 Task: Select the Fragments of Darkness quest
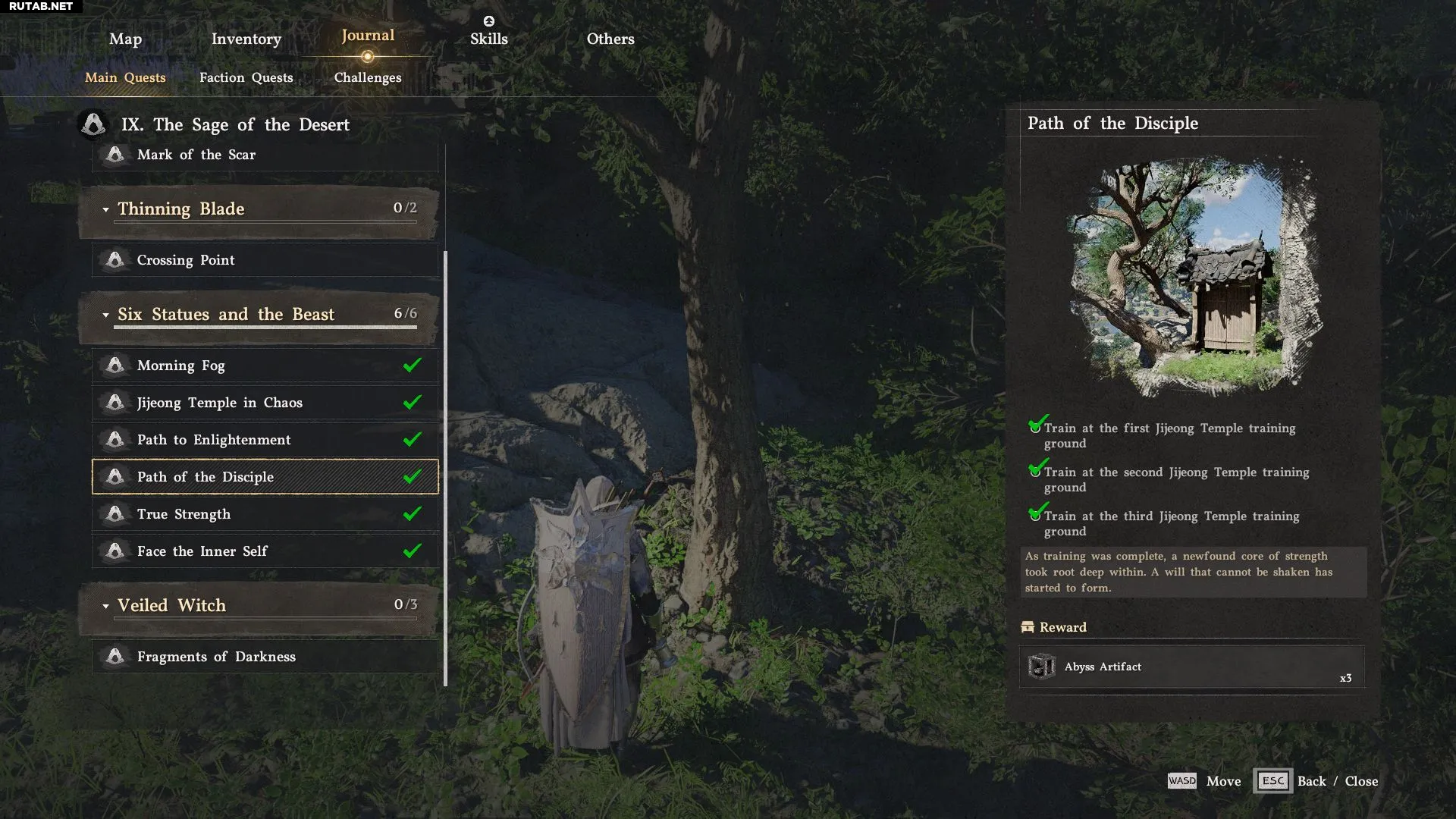click(x=265, y=657)
